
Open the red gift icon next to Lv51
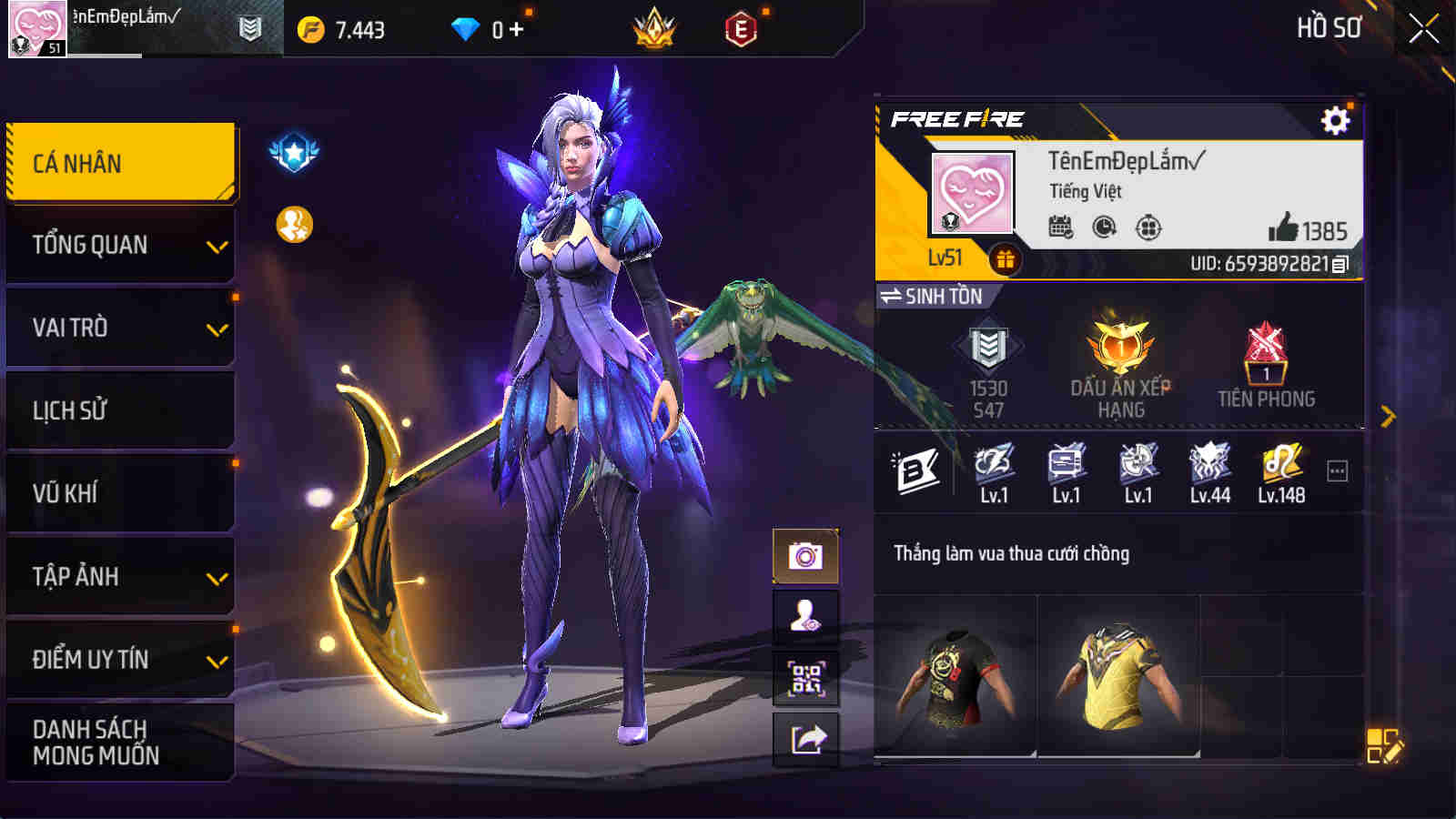(1006, 258)
